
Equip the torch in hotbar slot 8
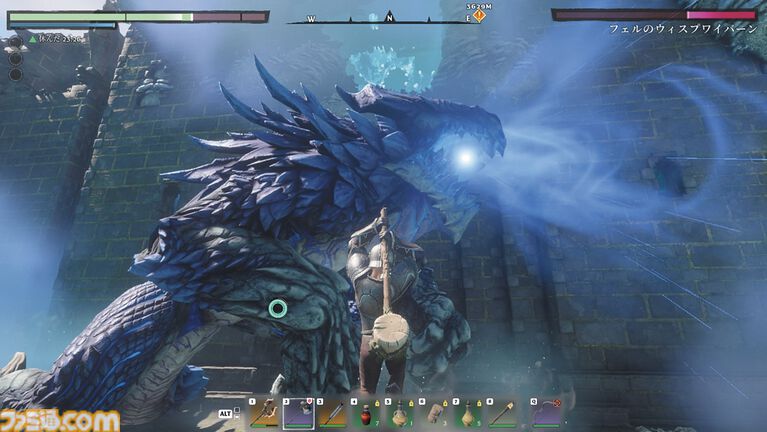(501, 413)
